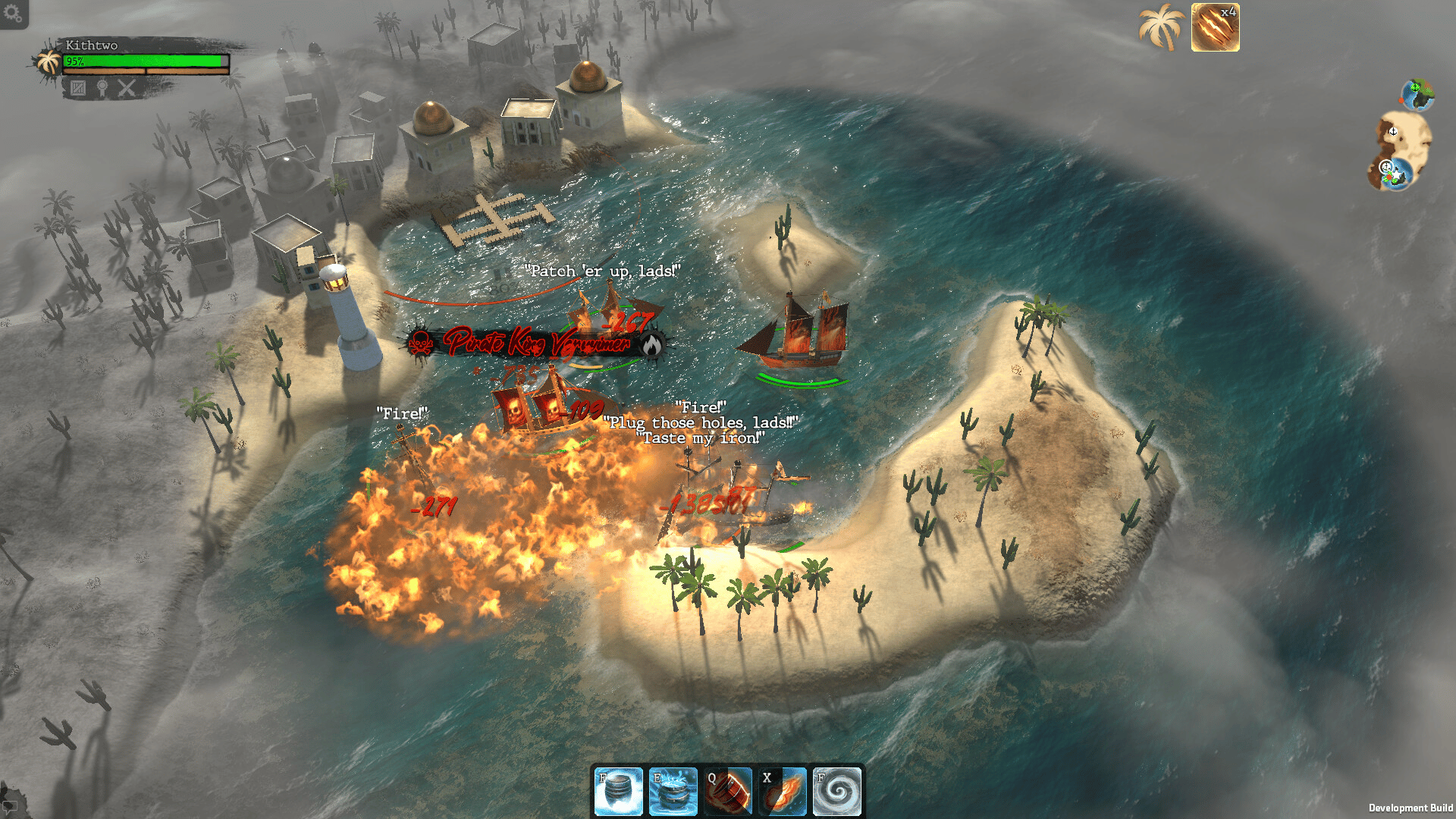Click the tan palm tree faction icon
Viewport: 1456px width, 819px height.
pyautogui.click(x=1161, y=27)
